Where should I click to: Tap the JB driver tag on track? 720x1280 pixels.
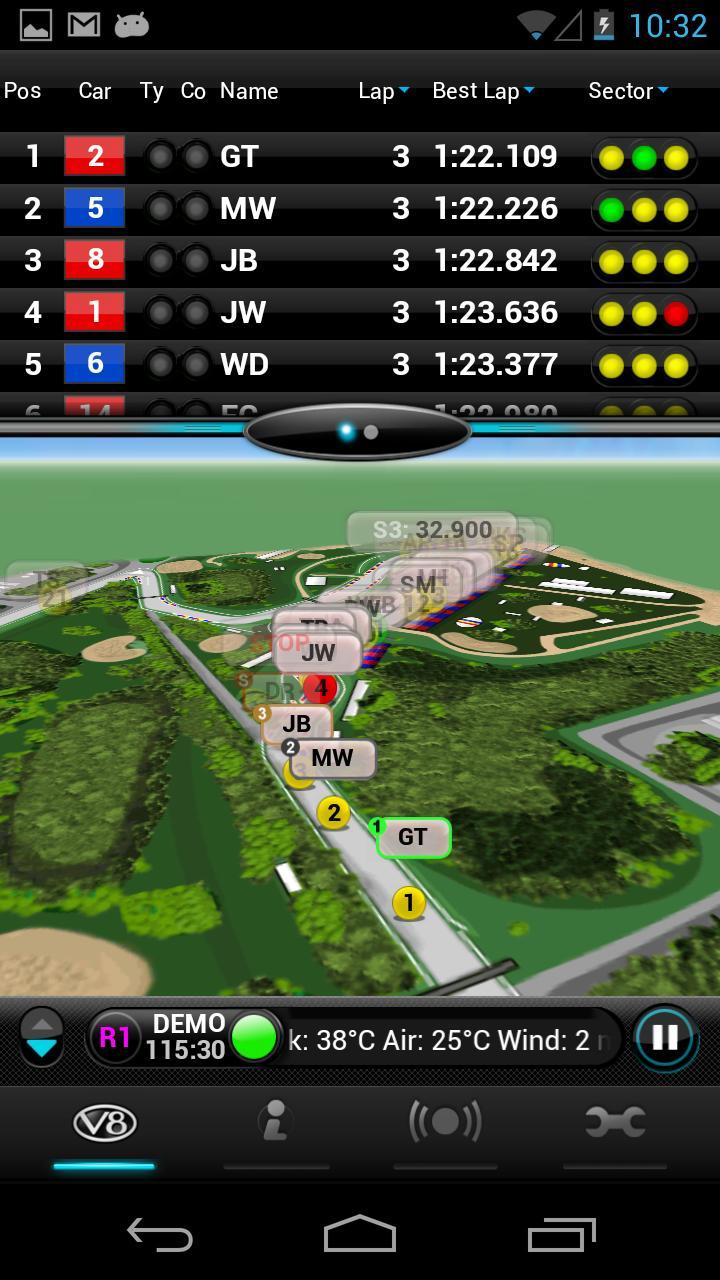pyautogui.click(x=297, y=724)
